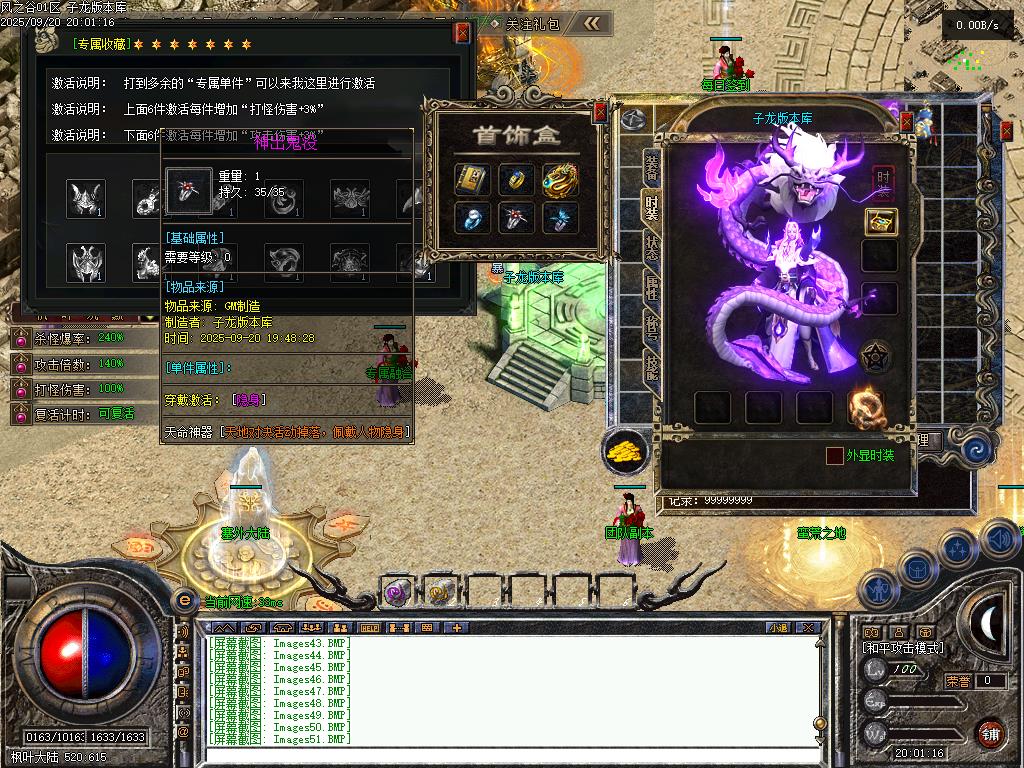This screenshot has width=1024, height=768.
Task: Open the 关注礼包 gift pack
Action: [531, 24]
